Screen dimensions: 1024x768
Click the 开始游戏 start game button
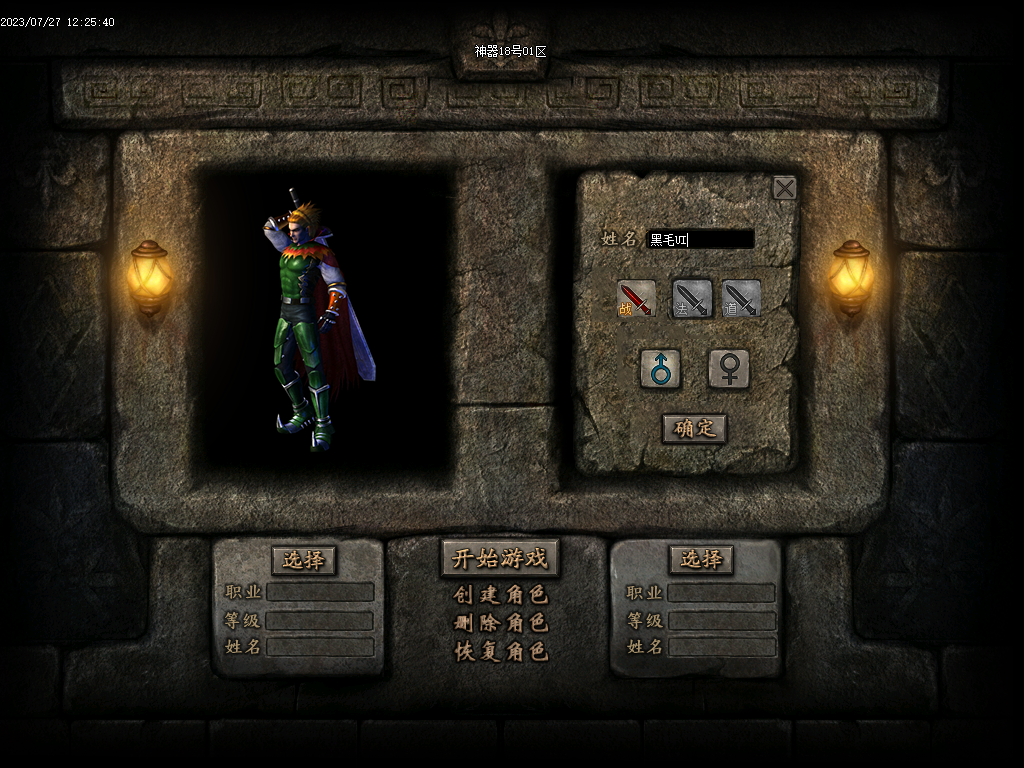[x=500, y=558]
